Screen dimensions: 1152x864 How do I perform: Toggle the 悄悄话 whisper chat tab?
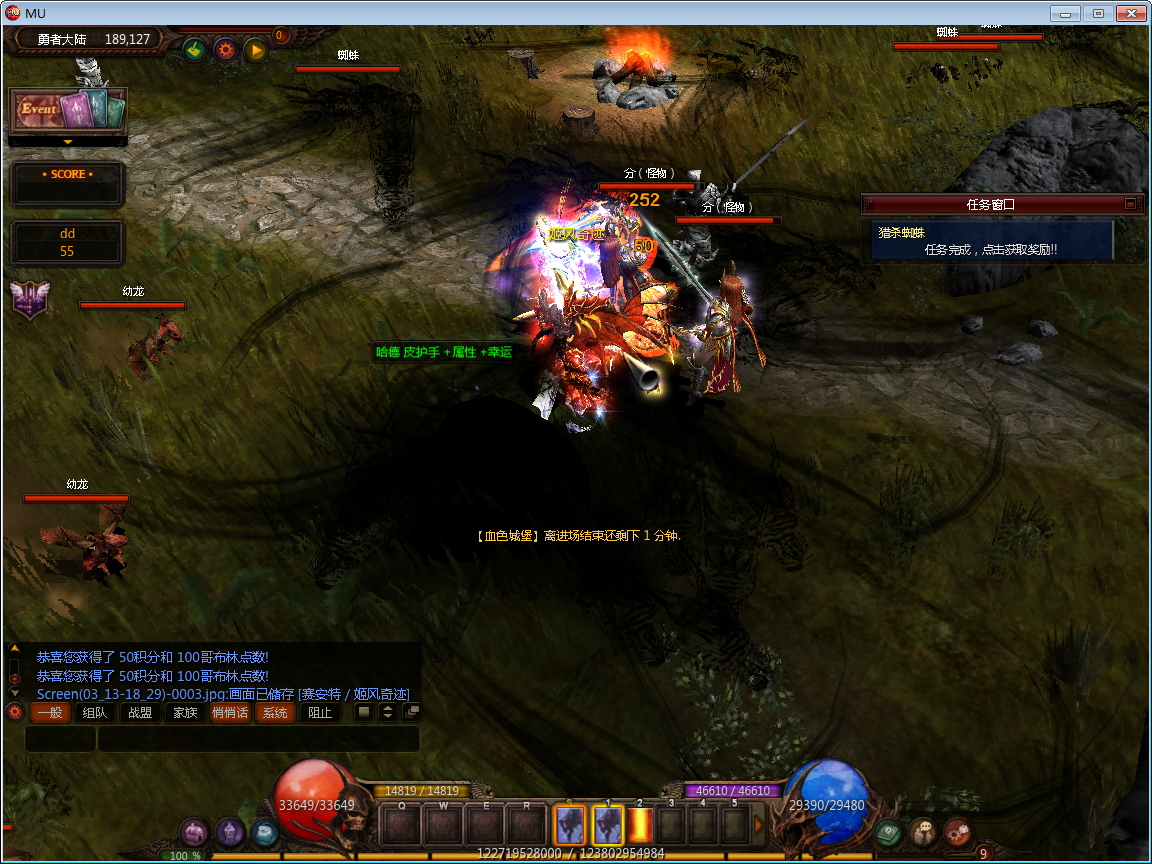(x=230, y=713)
